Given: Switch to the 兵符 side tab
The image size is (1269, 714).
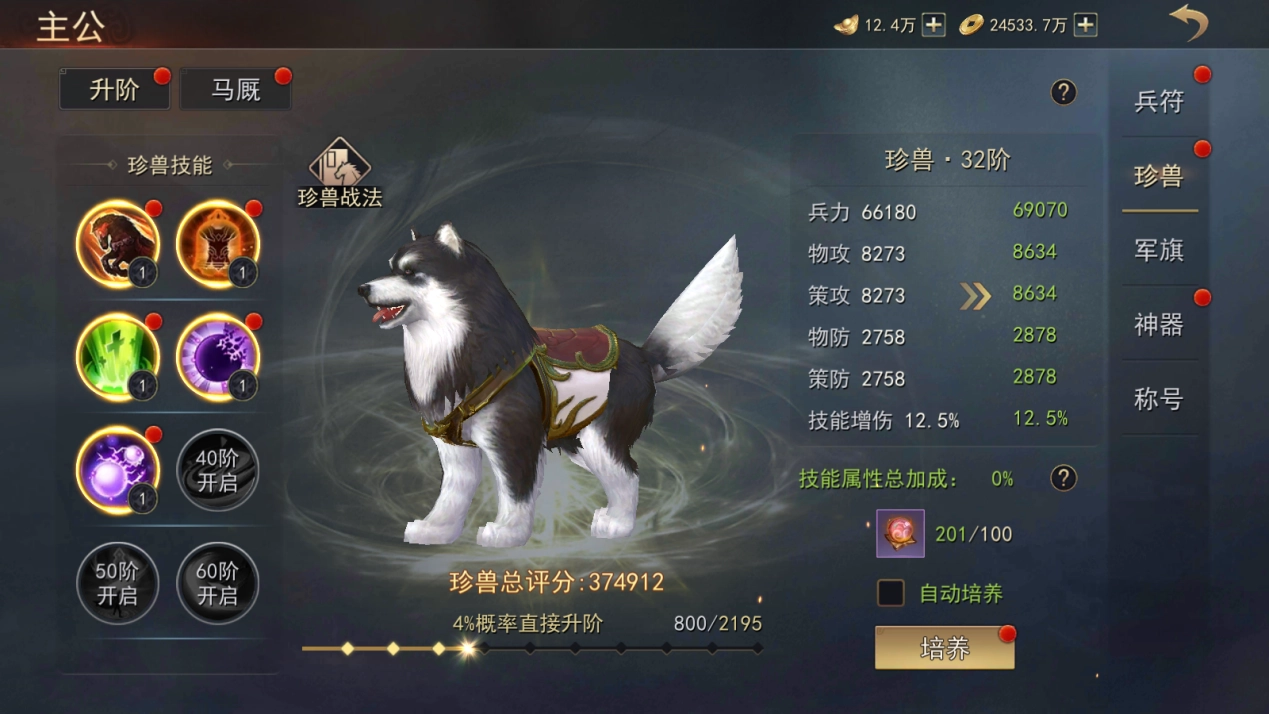Looking at the screenshot, I should (x=1159, y=101).
